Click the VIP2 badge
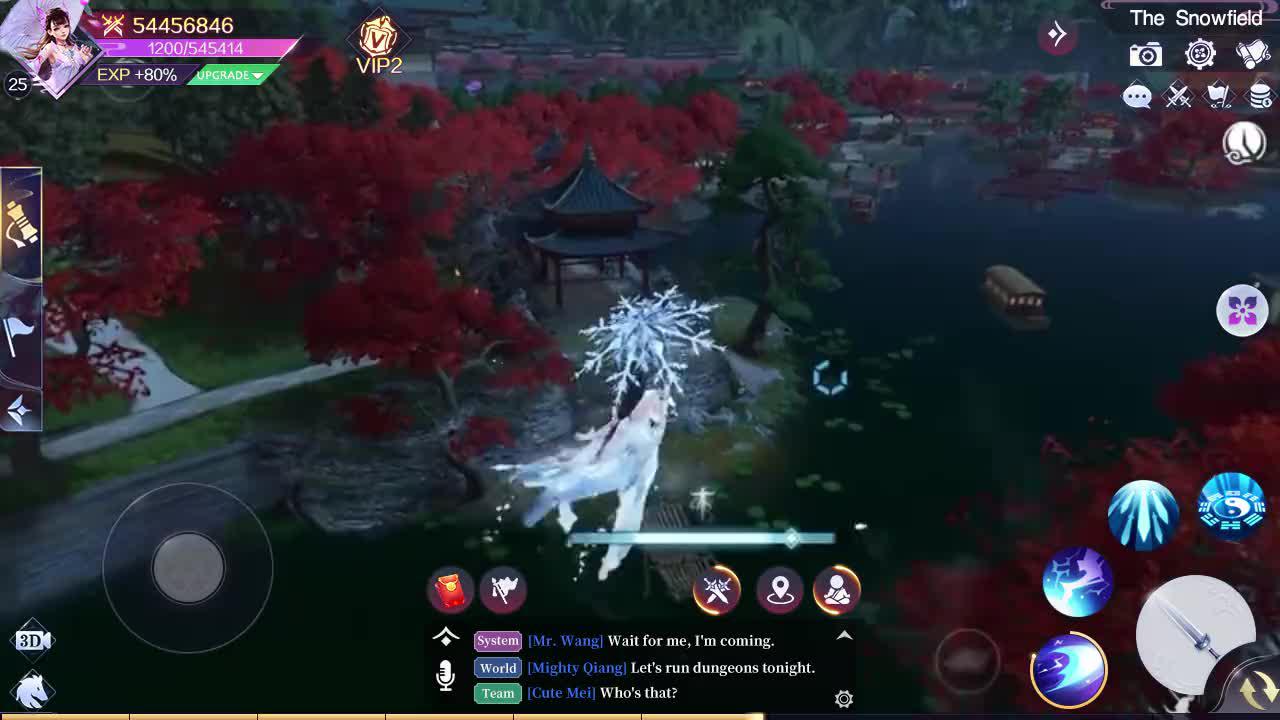The height and width of the screenshot is (720, 1280). click(x=378, y=40)
